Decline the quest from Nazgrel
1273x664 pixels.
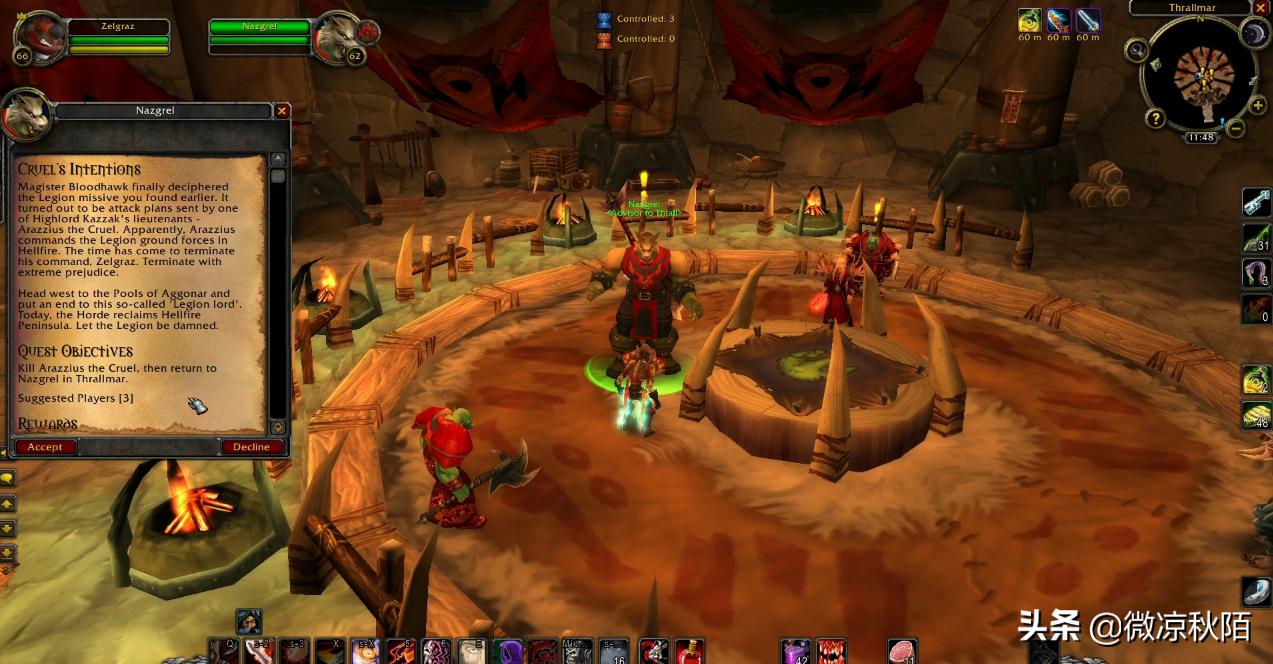point(251,447)
